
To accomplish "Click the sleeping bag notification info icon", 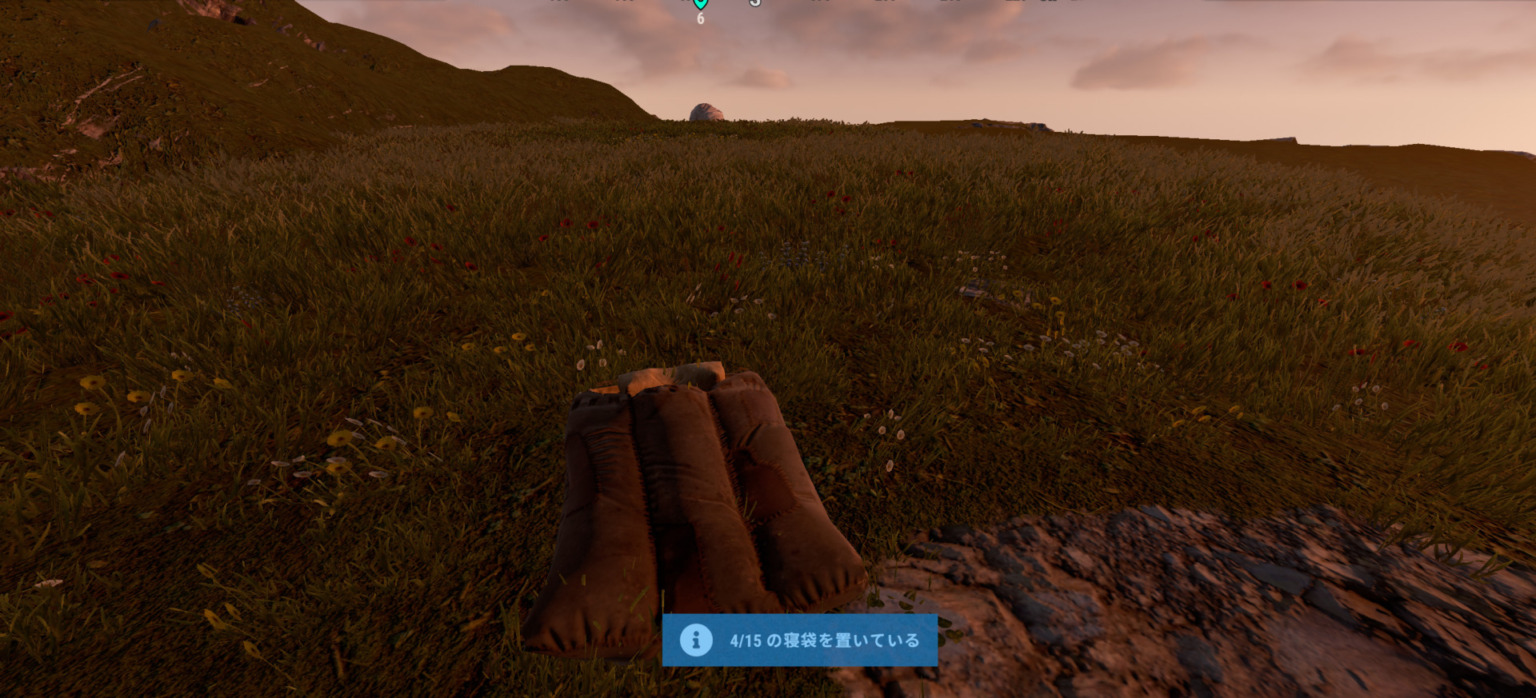I will (696, 640).
